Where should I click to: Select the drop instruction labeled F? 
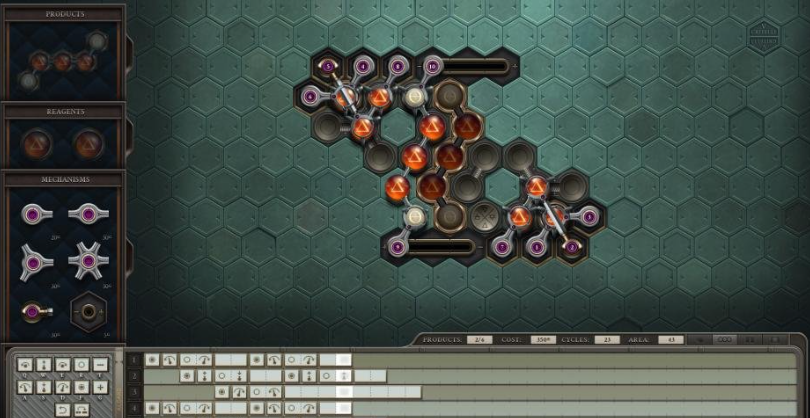[x=82, y=386]
